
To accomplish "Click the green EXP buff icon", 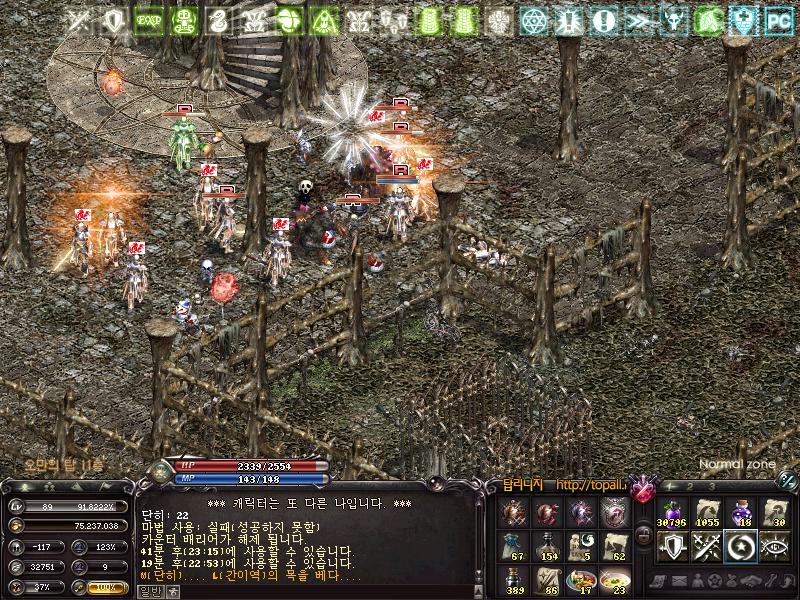I will (149, 20).
